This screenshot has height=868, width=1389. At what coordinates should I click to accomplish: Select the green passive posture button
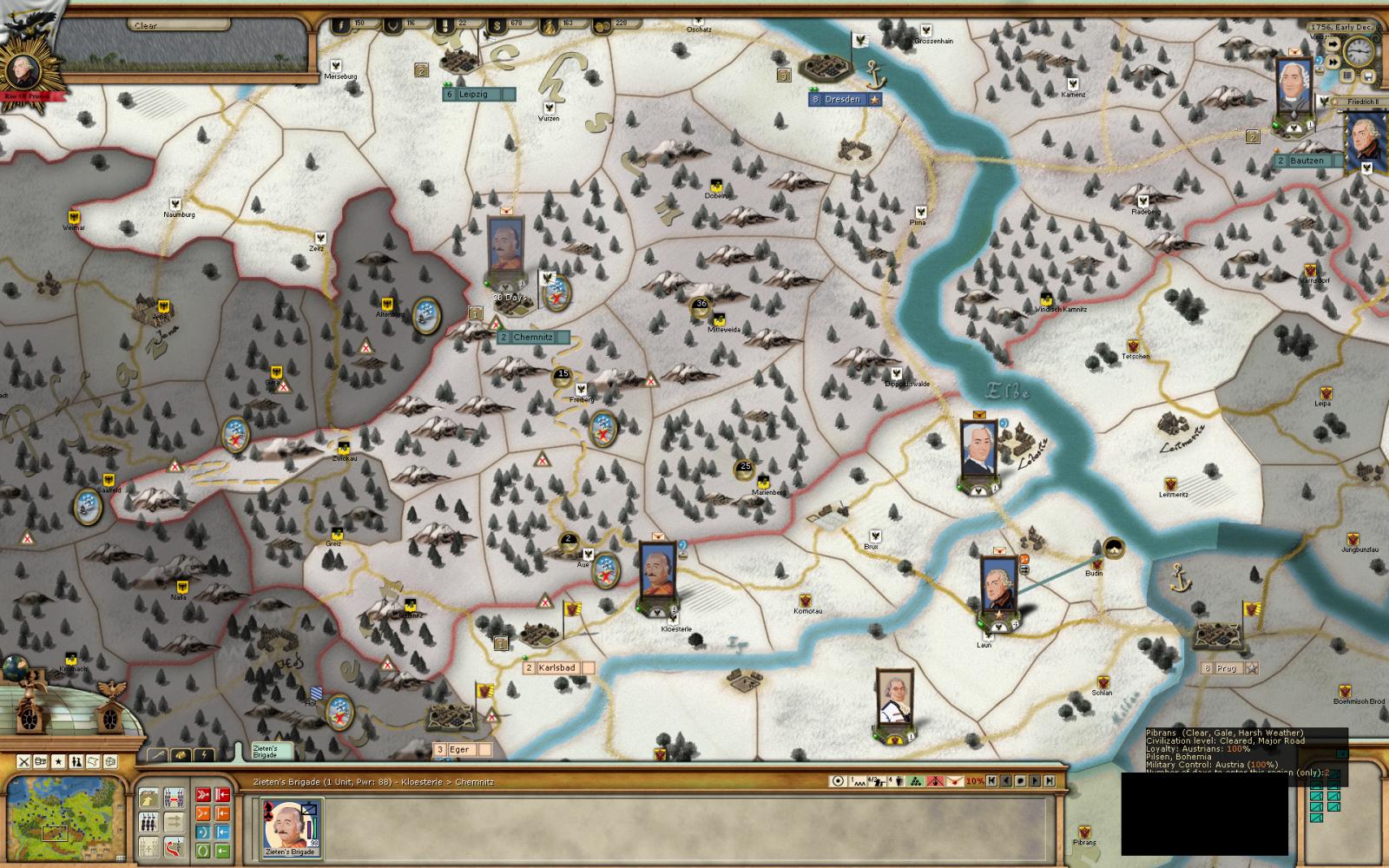pyautogui.click(x=202, y=849)
